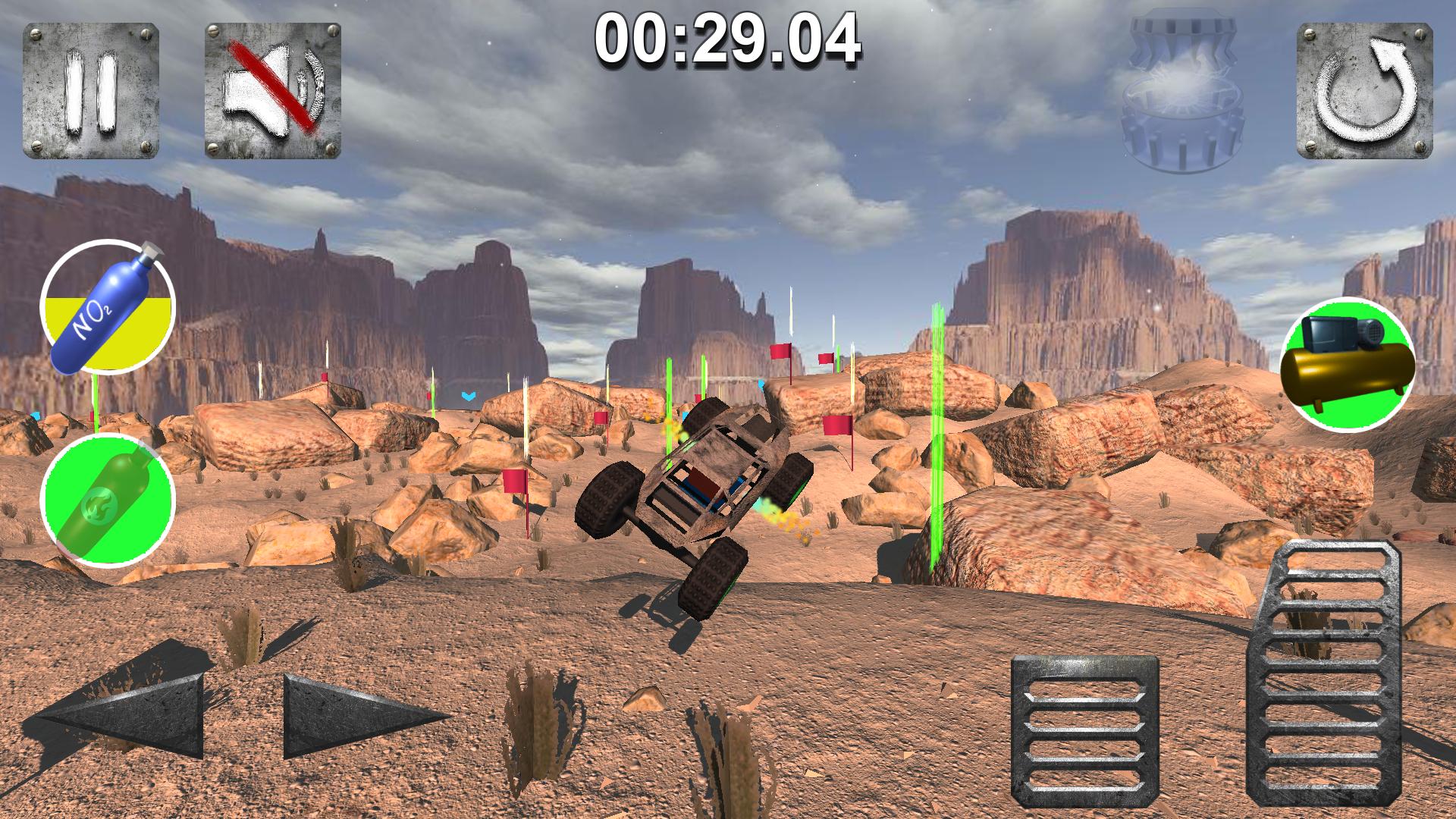Tap the green checkpoint beam
1456x819 pixels.
(937, 440)
